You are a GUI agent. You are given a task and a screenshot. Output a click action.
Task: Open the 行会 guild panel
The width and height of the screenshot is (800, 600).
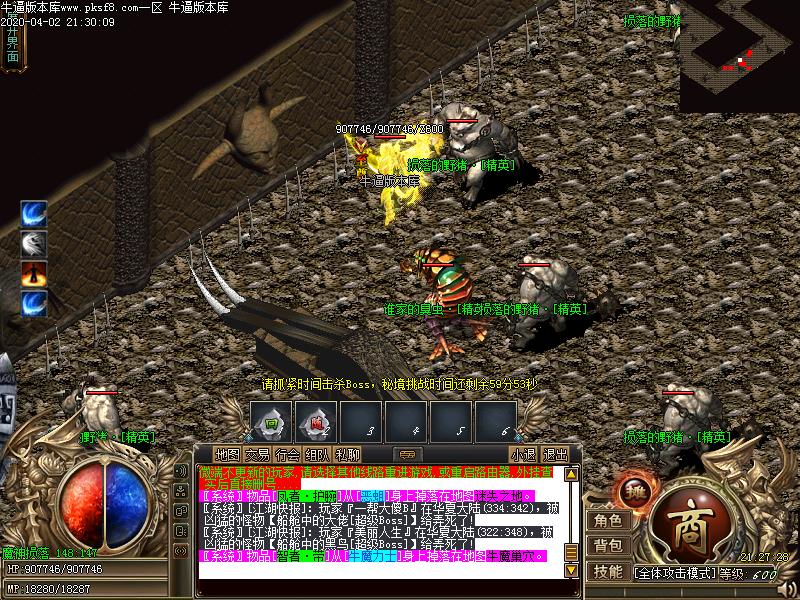pos(288,454)
